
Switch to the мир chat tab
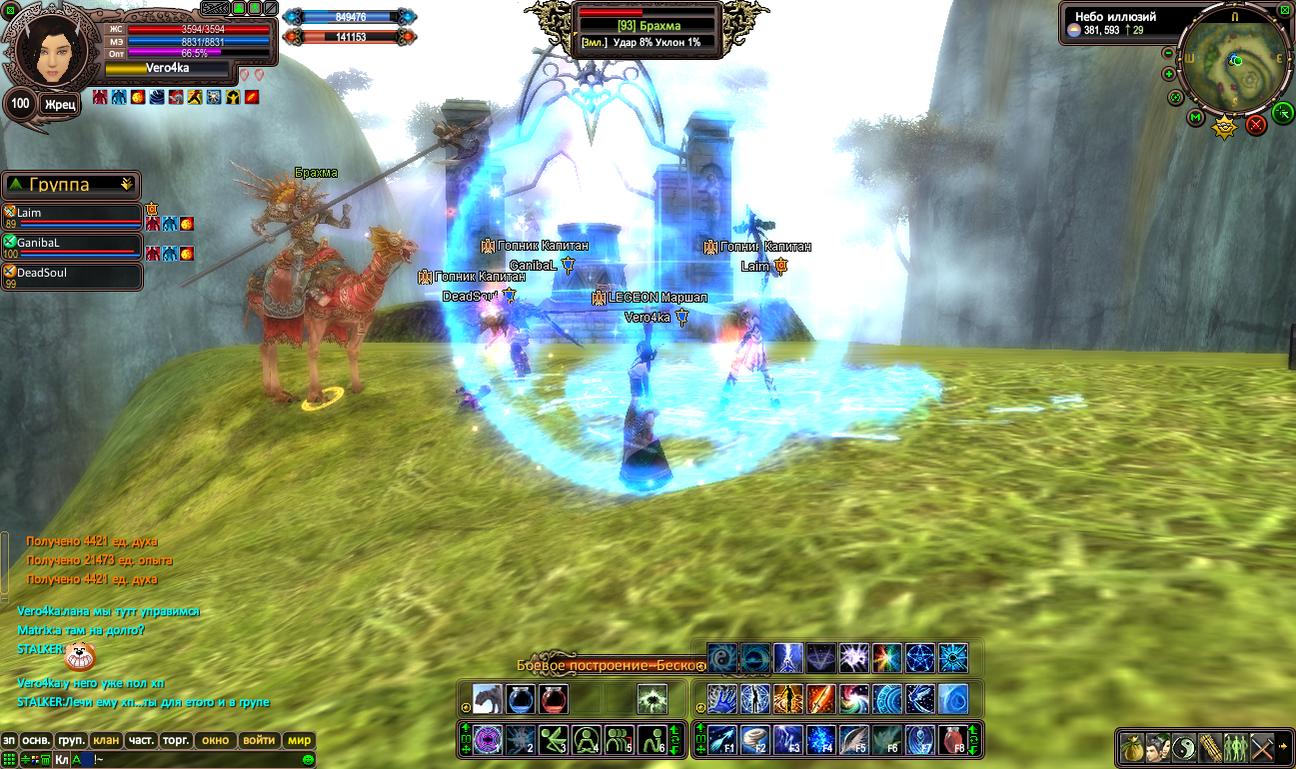point(299,741)
